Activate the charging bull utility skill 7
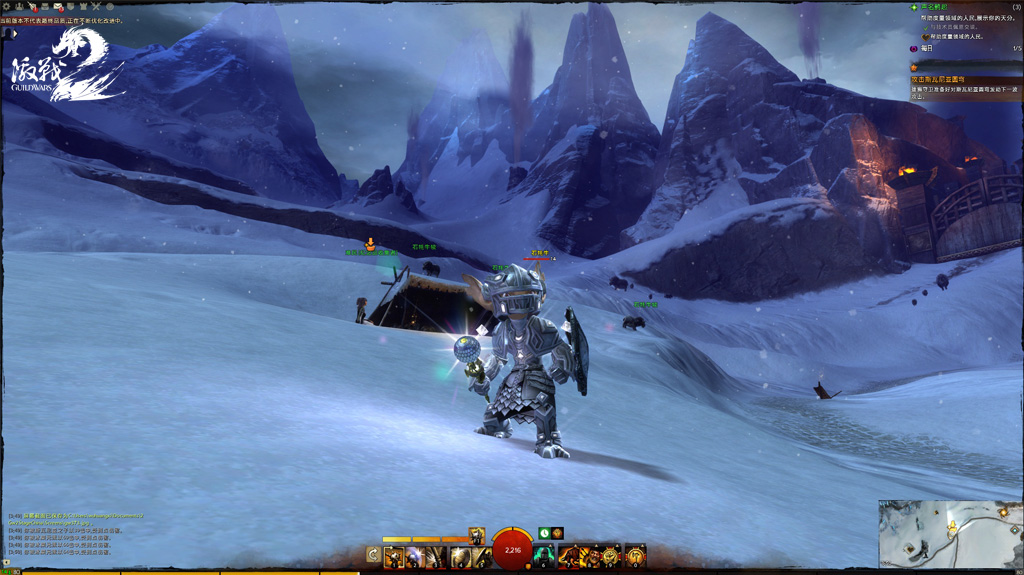This screenshot has width=1024, height=575. pos(568,555)
